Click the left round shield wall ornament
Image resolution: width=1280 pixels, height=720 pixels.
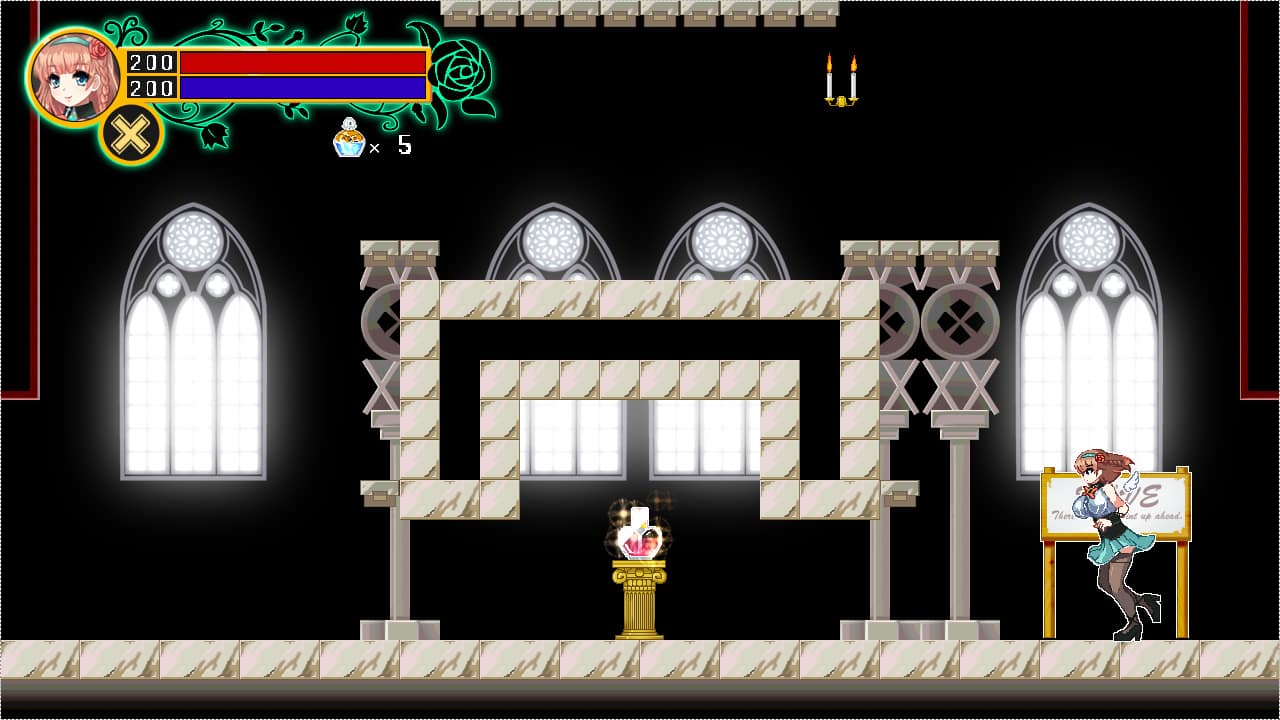click(x=385, y=320)
